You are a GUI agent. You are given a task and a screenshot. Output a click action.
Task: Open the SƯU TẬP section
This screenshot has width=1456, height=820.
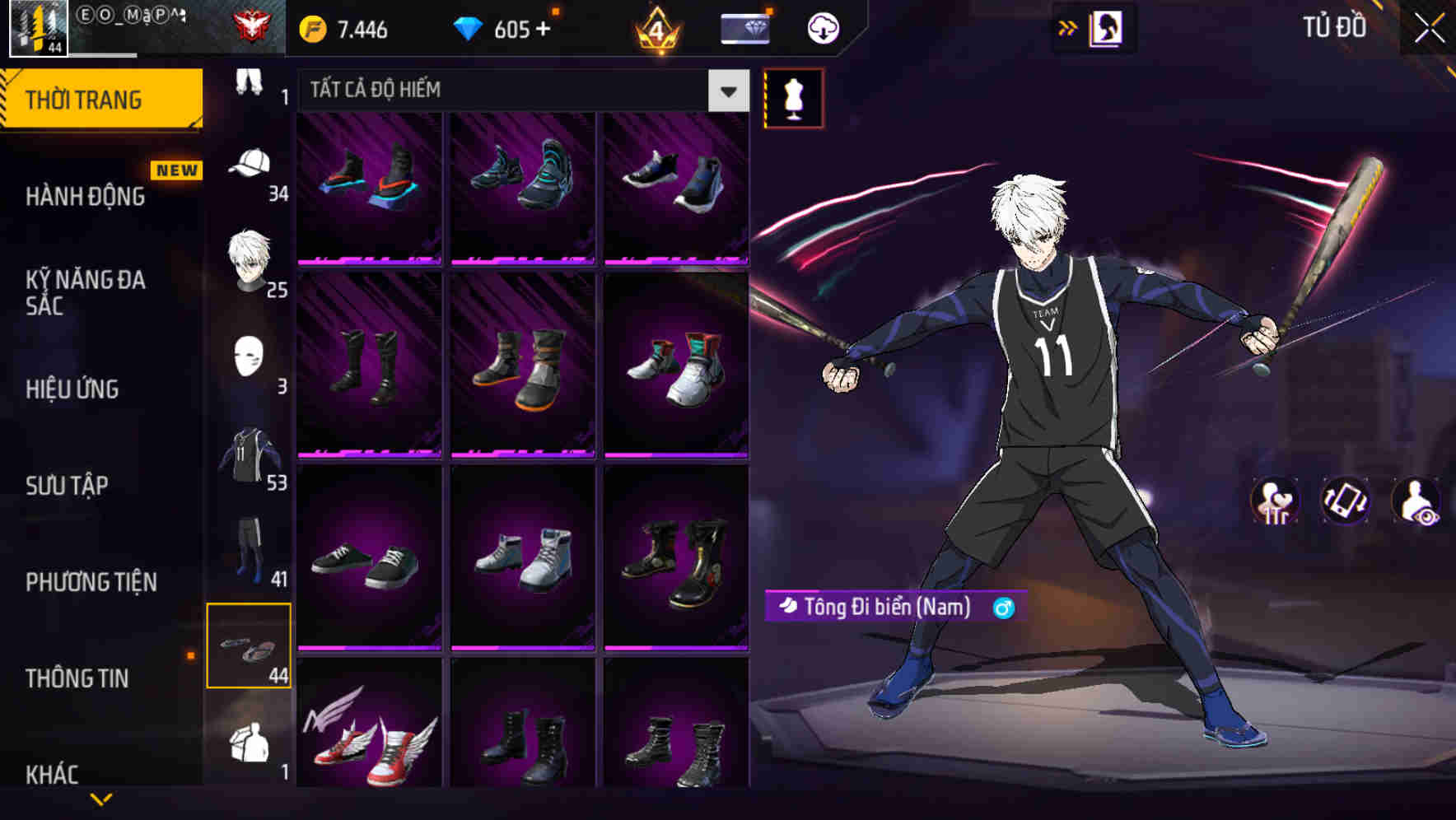click(x=65, y=486)
